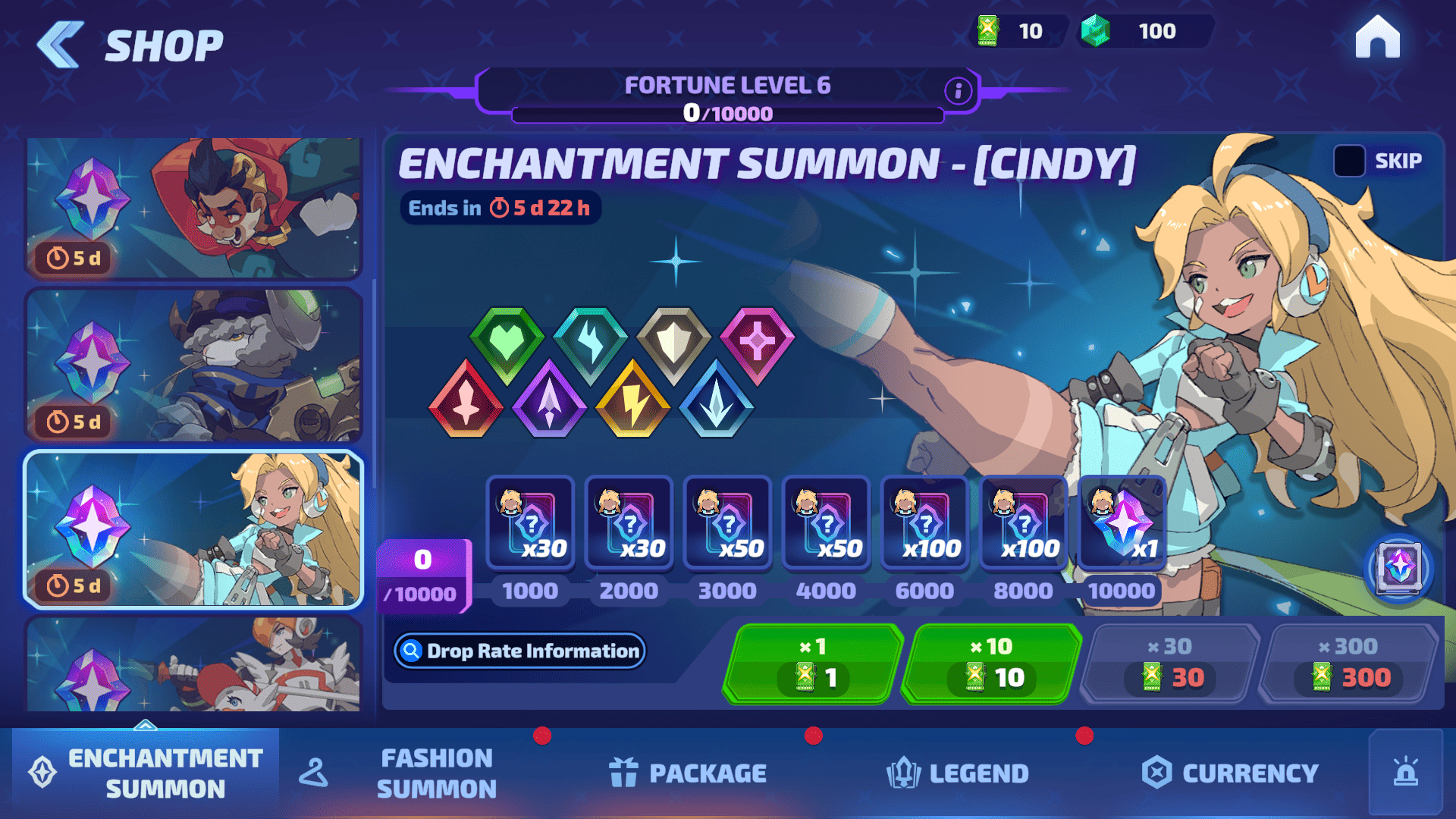Choose the x300 summon option
The width and height of the screenshot is (1456, 819).
pyautogui.click(x=1350, y=664)
